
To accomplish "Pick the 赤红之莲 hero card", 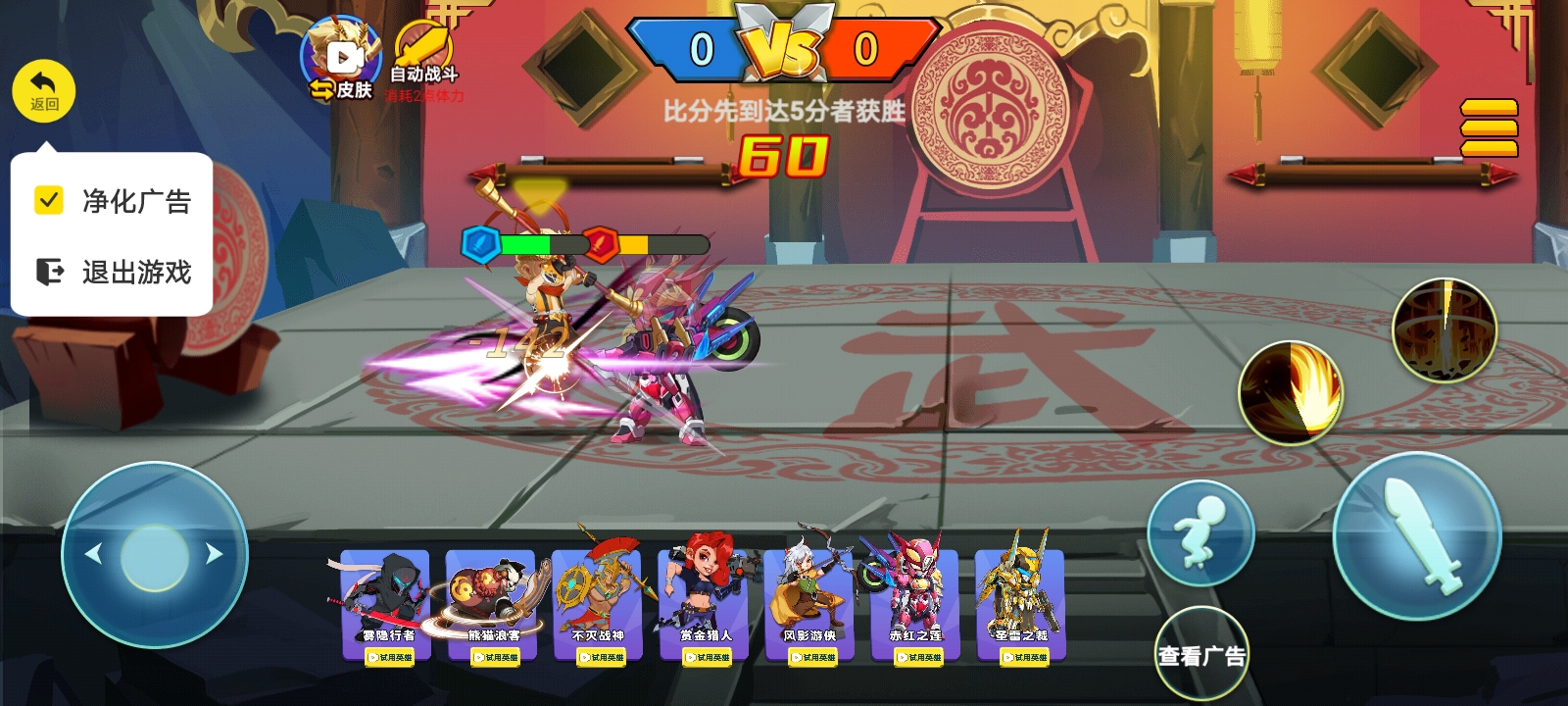I will coord(915,604).
